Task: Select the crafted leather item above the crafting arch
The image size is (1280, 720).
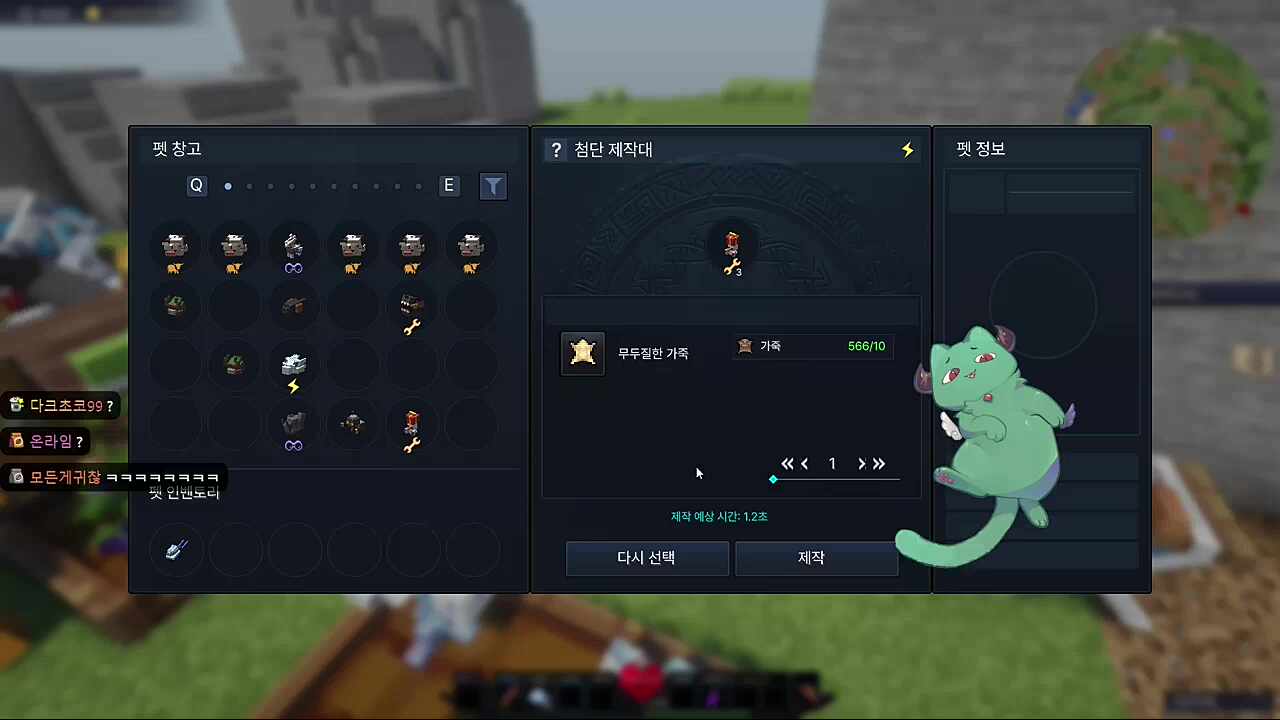Action: (x=731, y=245)
